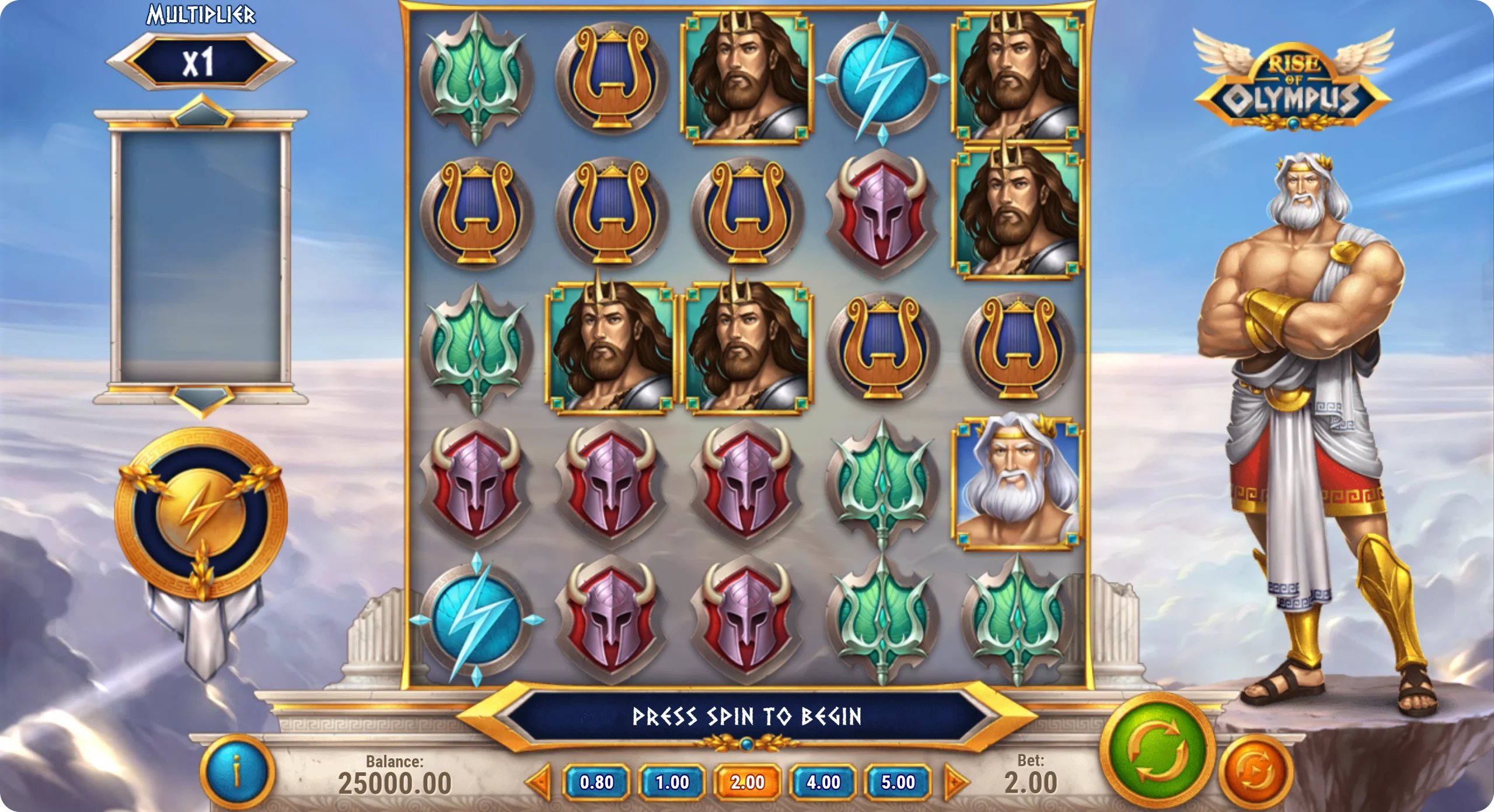
Task: Pick the 4.00 bet amount
Action: tap(823, 782)
